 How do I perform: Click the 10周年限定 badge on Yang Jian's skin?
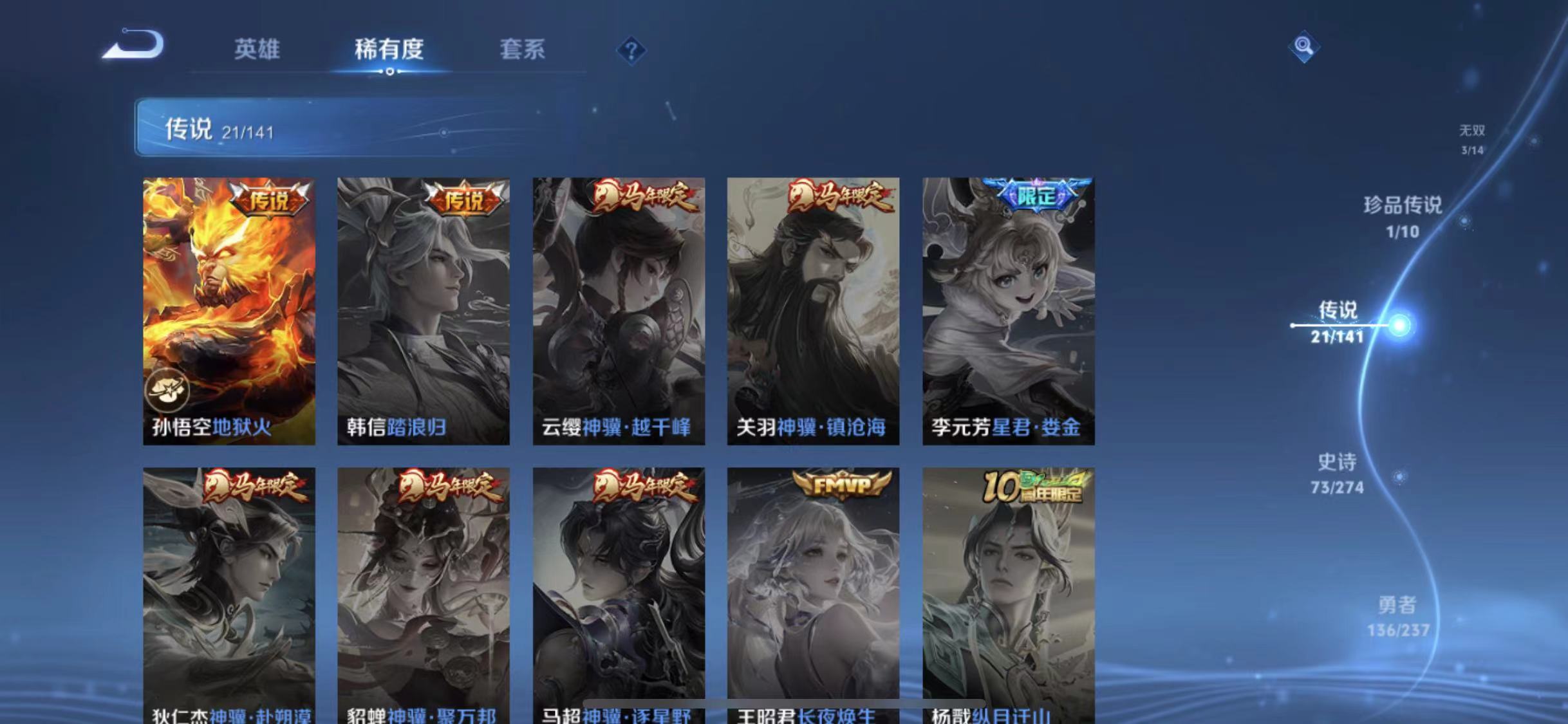[x=1034, y=487]
